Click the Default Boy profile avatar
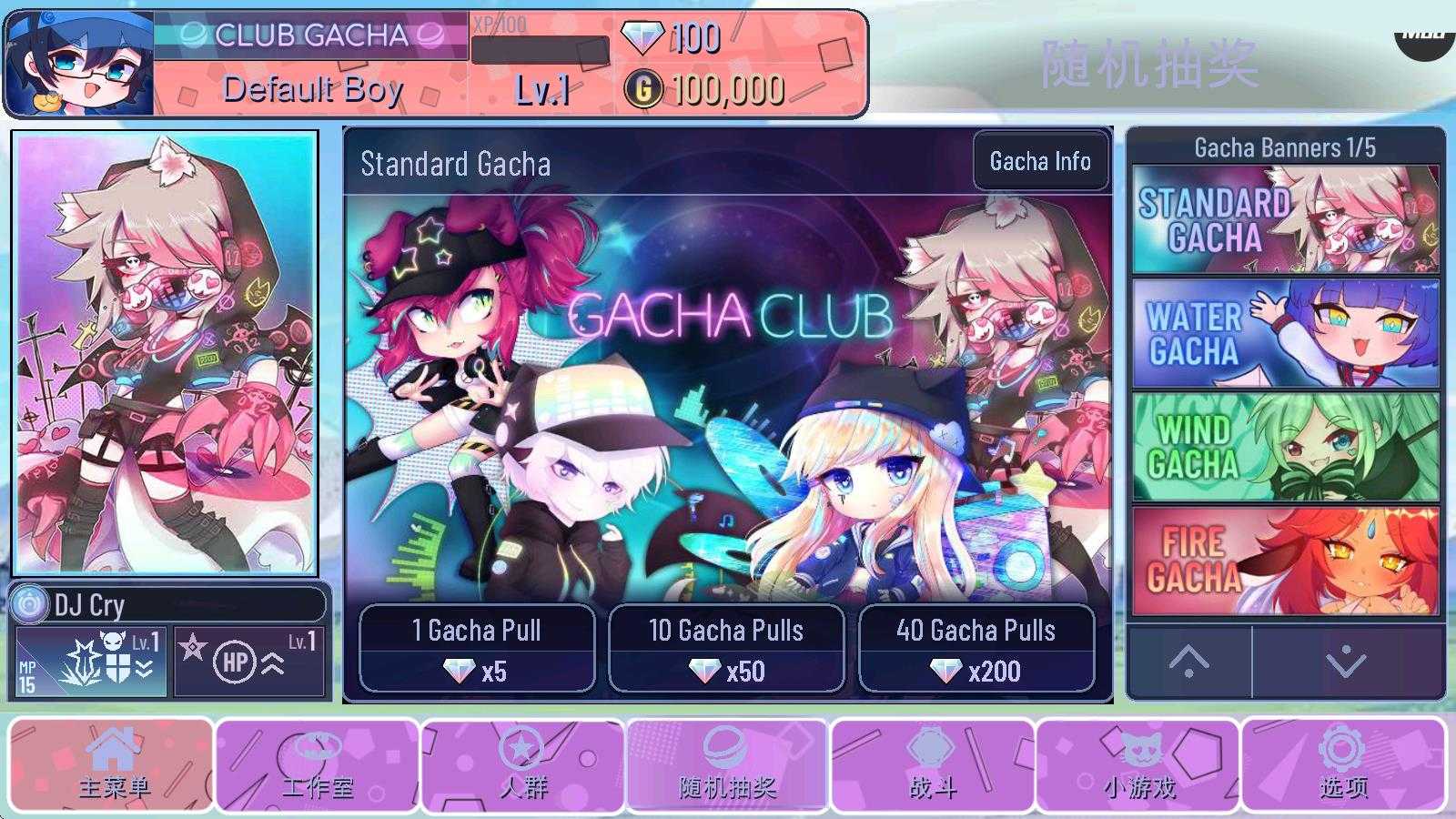Viewport: 1456px width, 819px height. (x=80, y=64)
